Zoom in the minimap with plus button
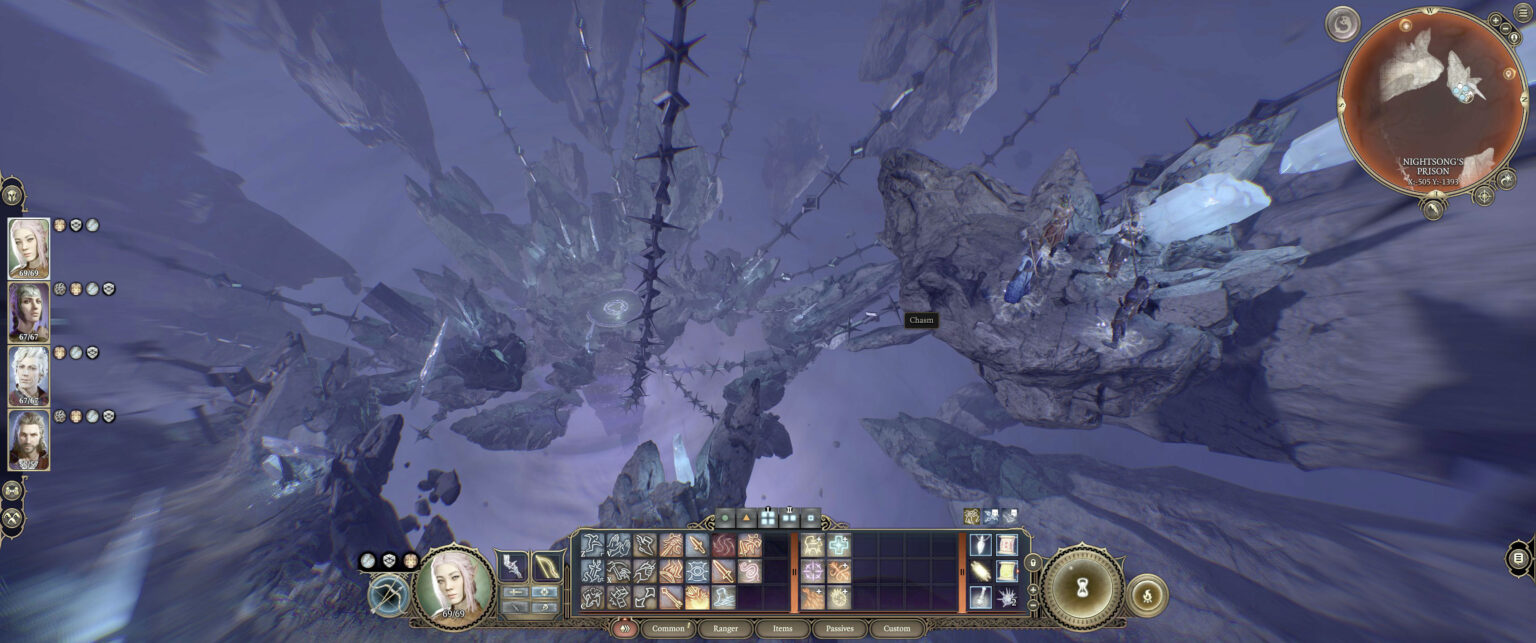The height and width of the screenshot is (643, 1536). point(1495,19)
